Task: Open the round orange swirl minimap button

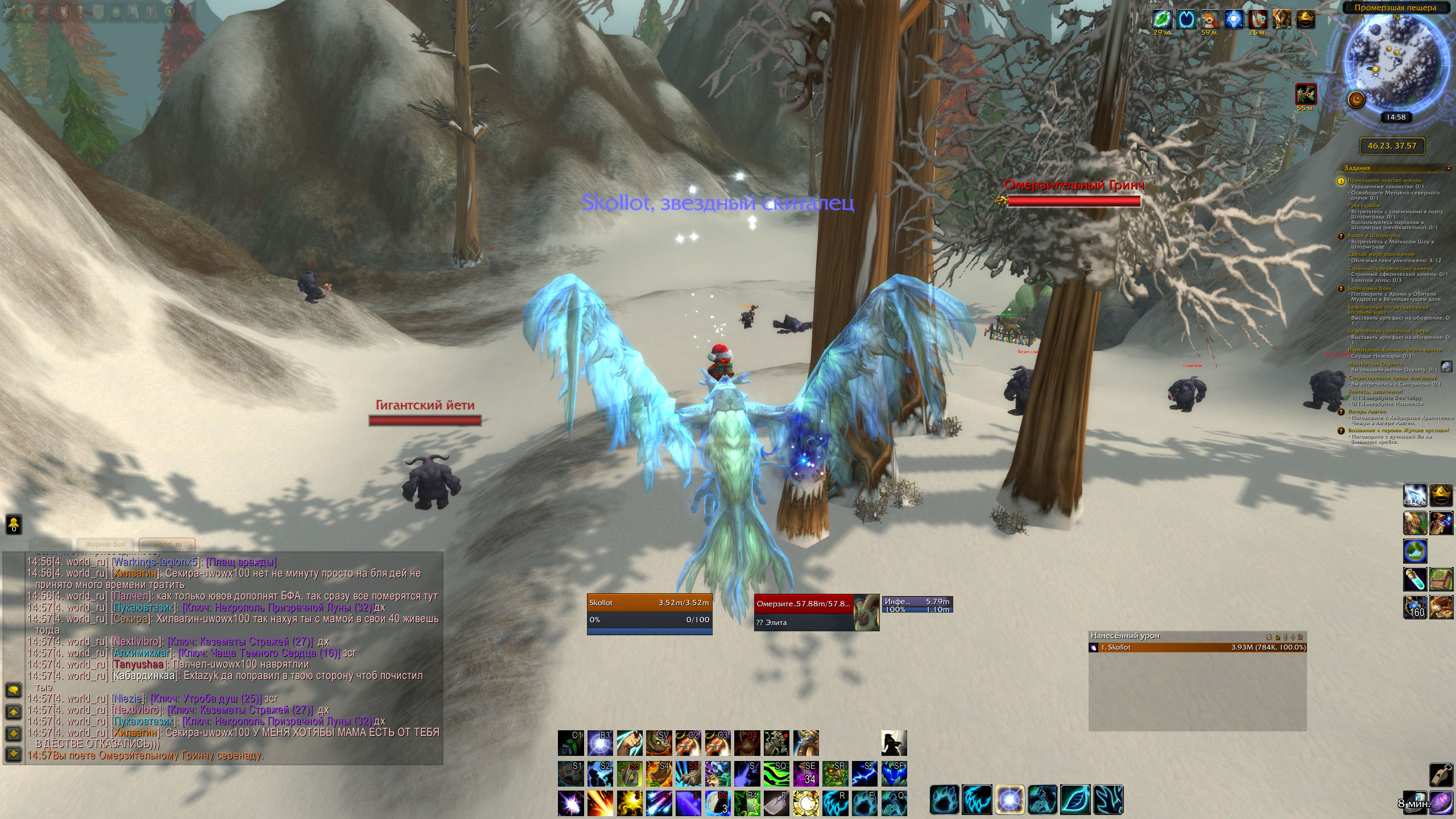Action: click(x=1357, y=100)
